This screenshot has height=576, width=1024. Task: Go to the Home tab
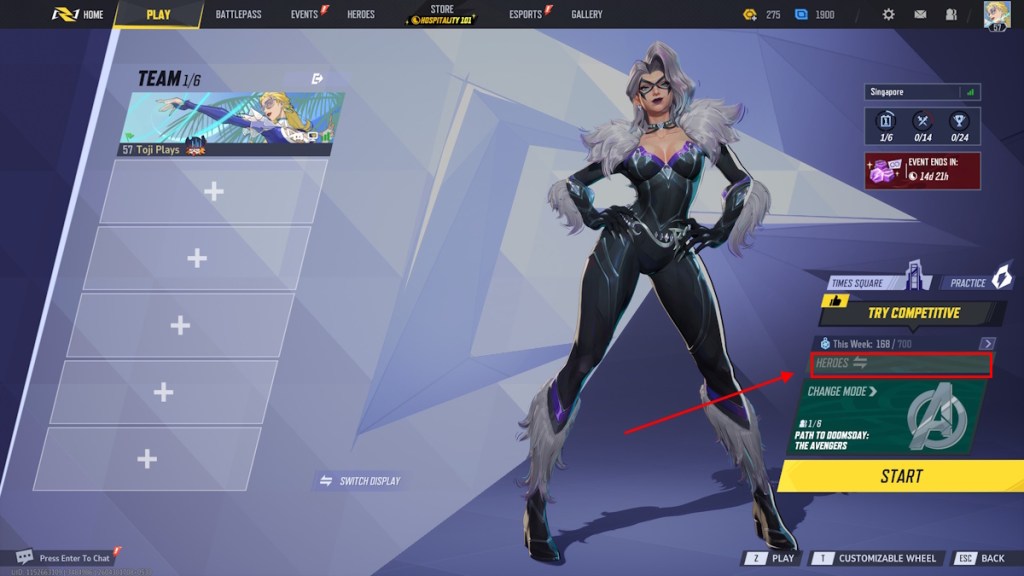(78, 14)
